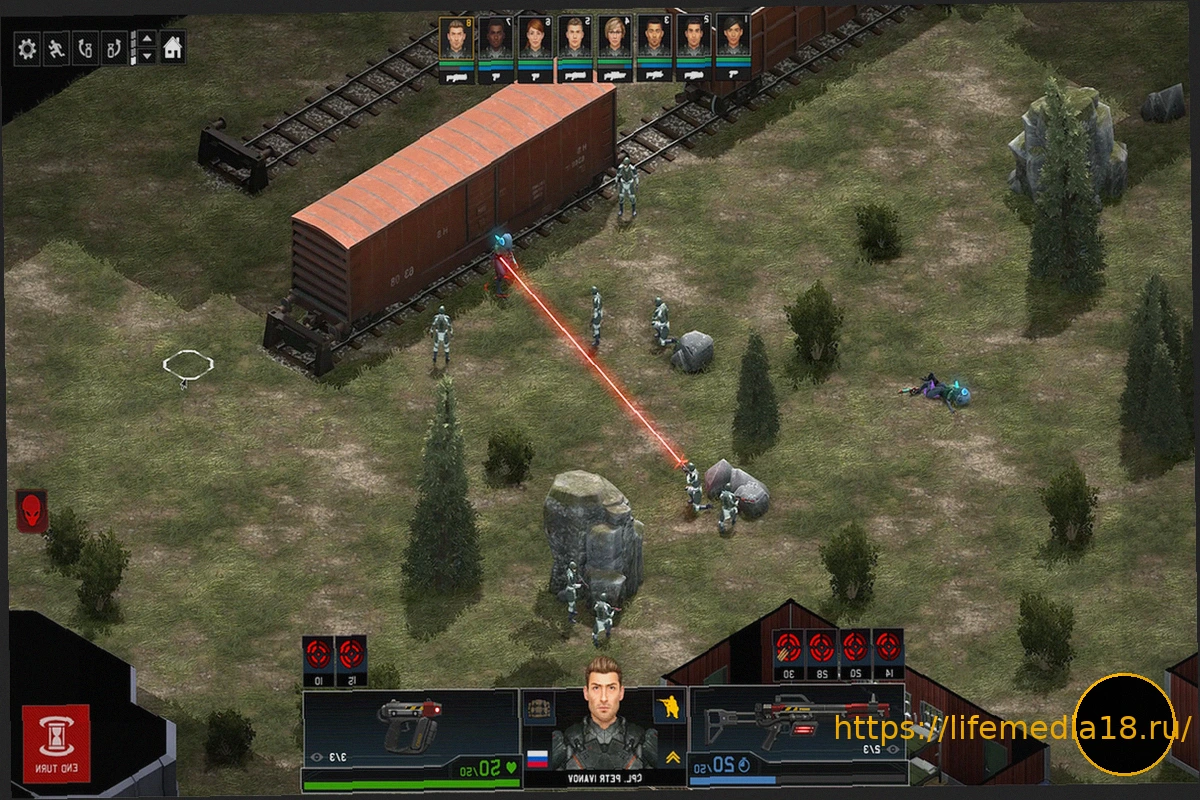Go up one level with the up arrow
Screen dimensions: 1200x800
(x=147, y=40)
